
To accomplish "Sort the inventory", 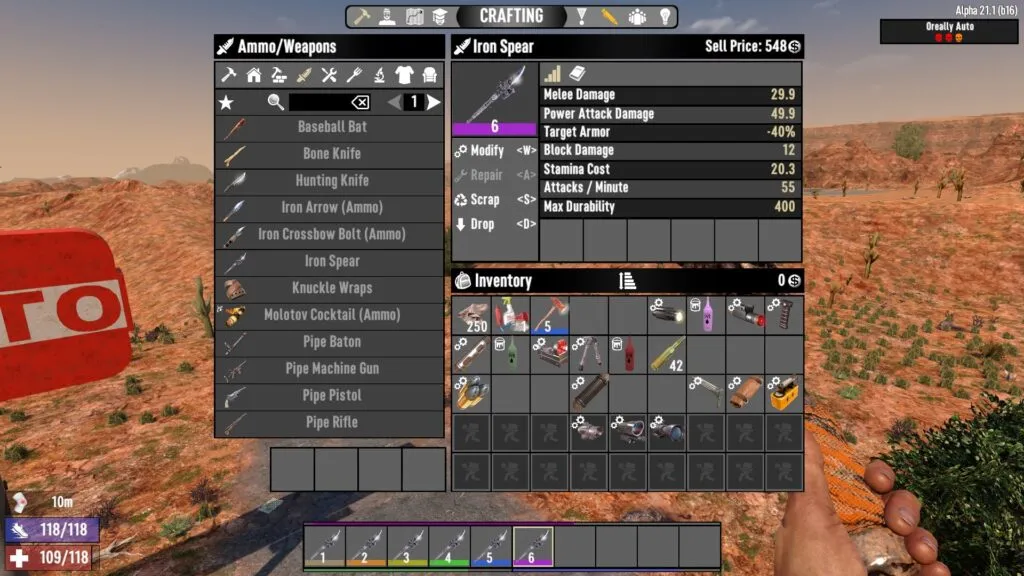I will [x=627, y=281].
